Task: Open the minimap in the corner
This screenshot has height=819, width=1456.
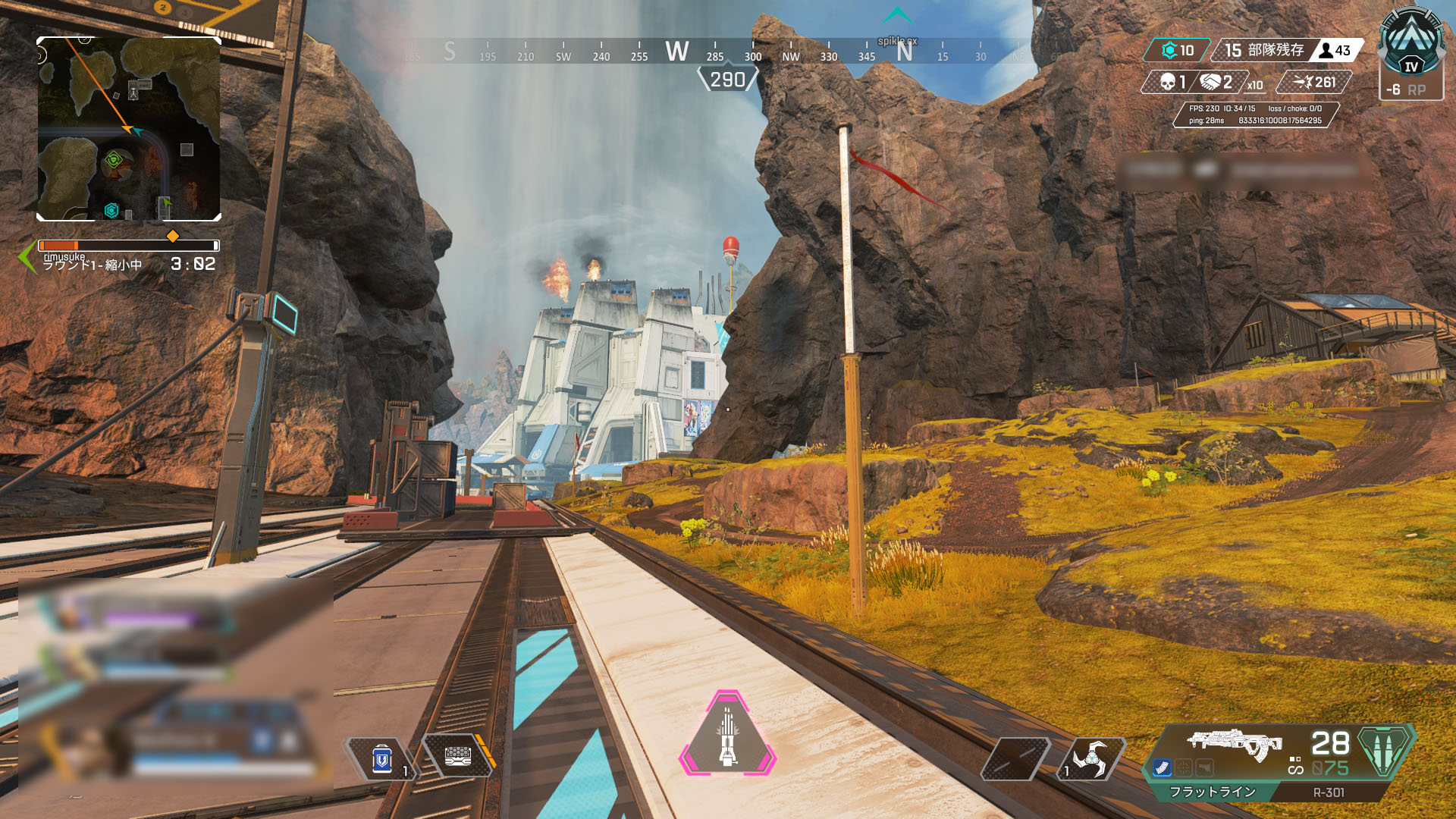Action: click(129, 129)
